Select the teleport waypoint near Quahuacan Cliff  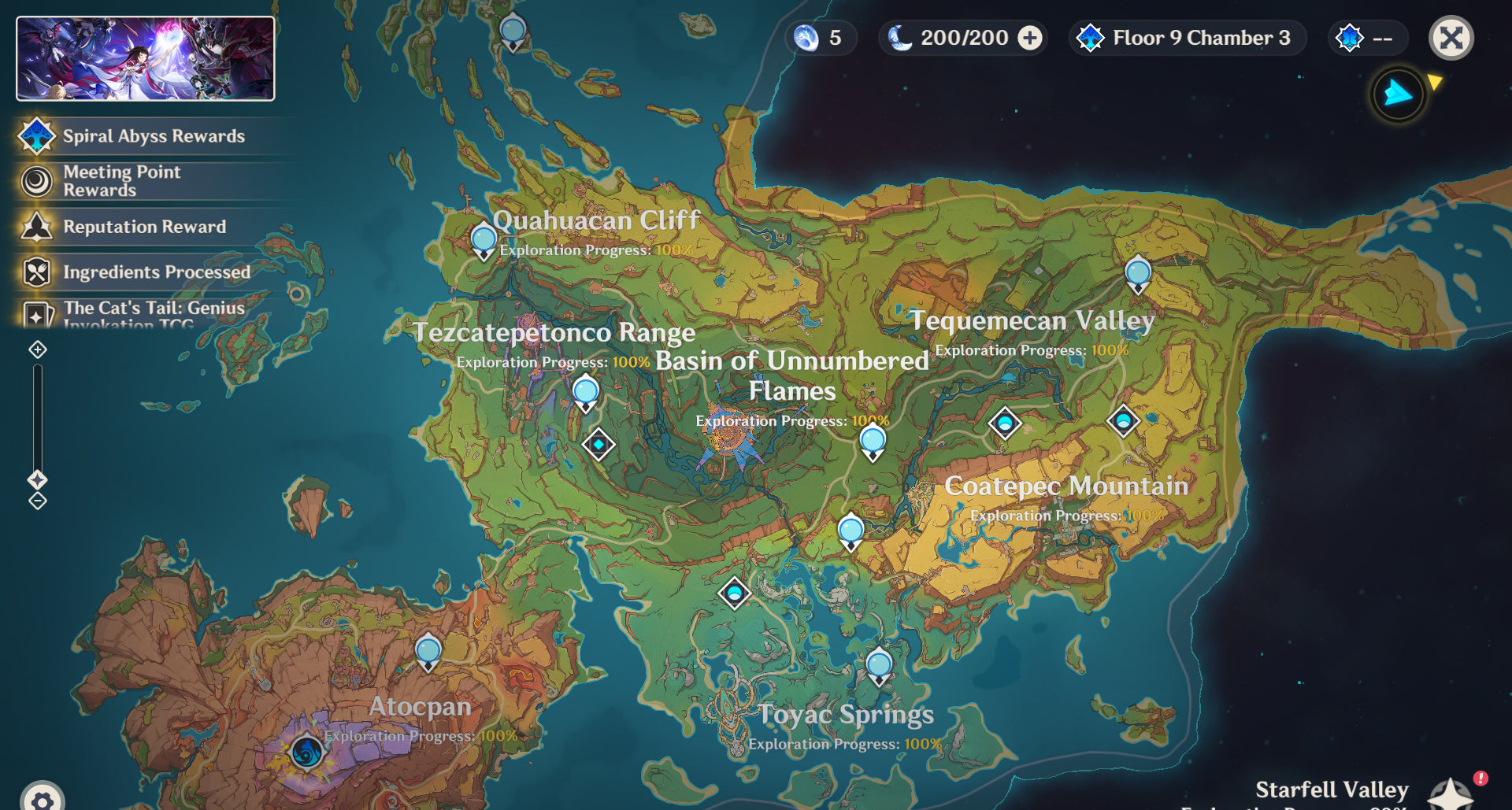pos(484,239)
